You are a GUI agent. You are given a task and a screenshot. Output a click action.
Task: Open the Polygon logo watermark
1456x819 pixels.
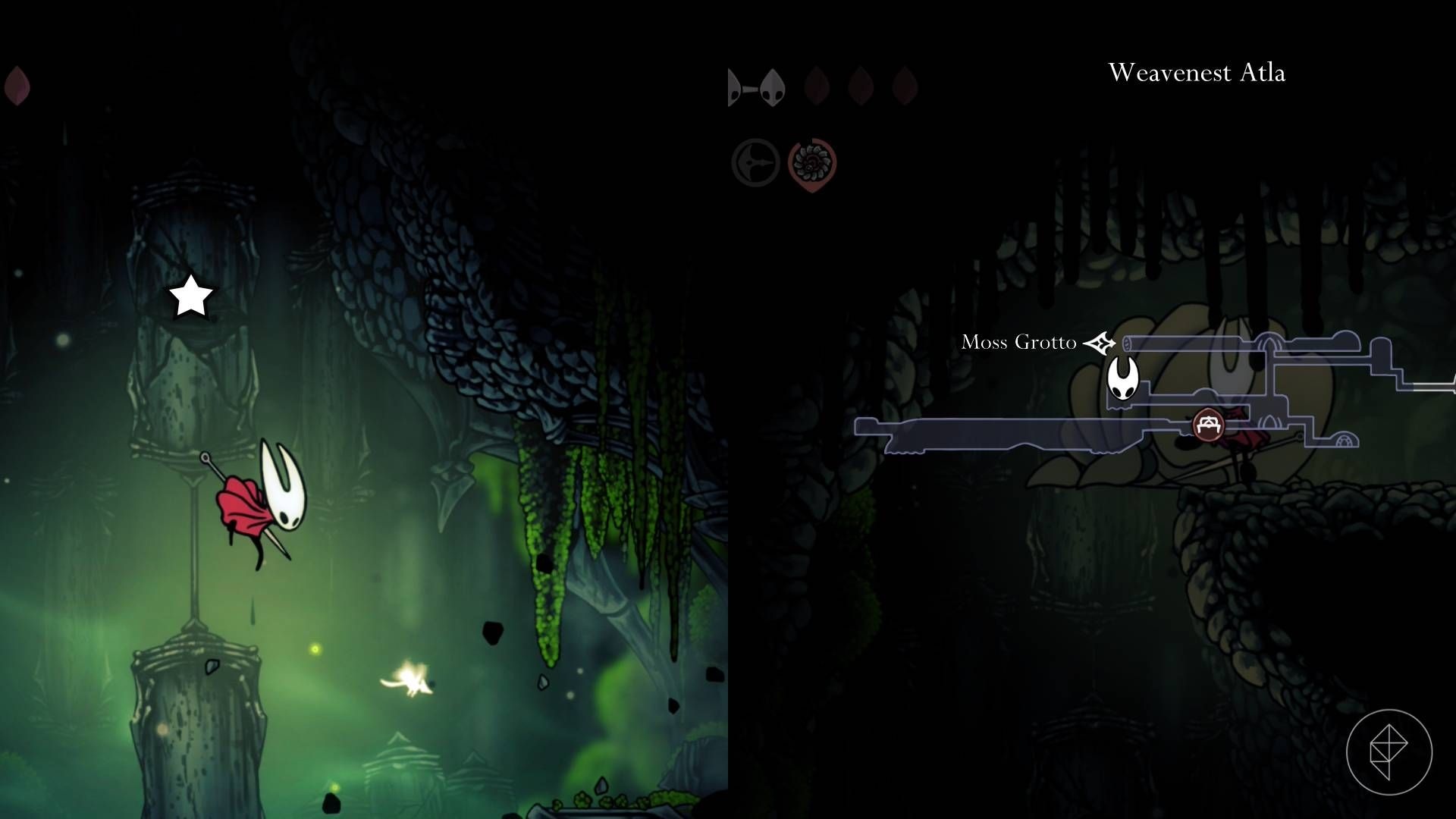(1389, 752)
